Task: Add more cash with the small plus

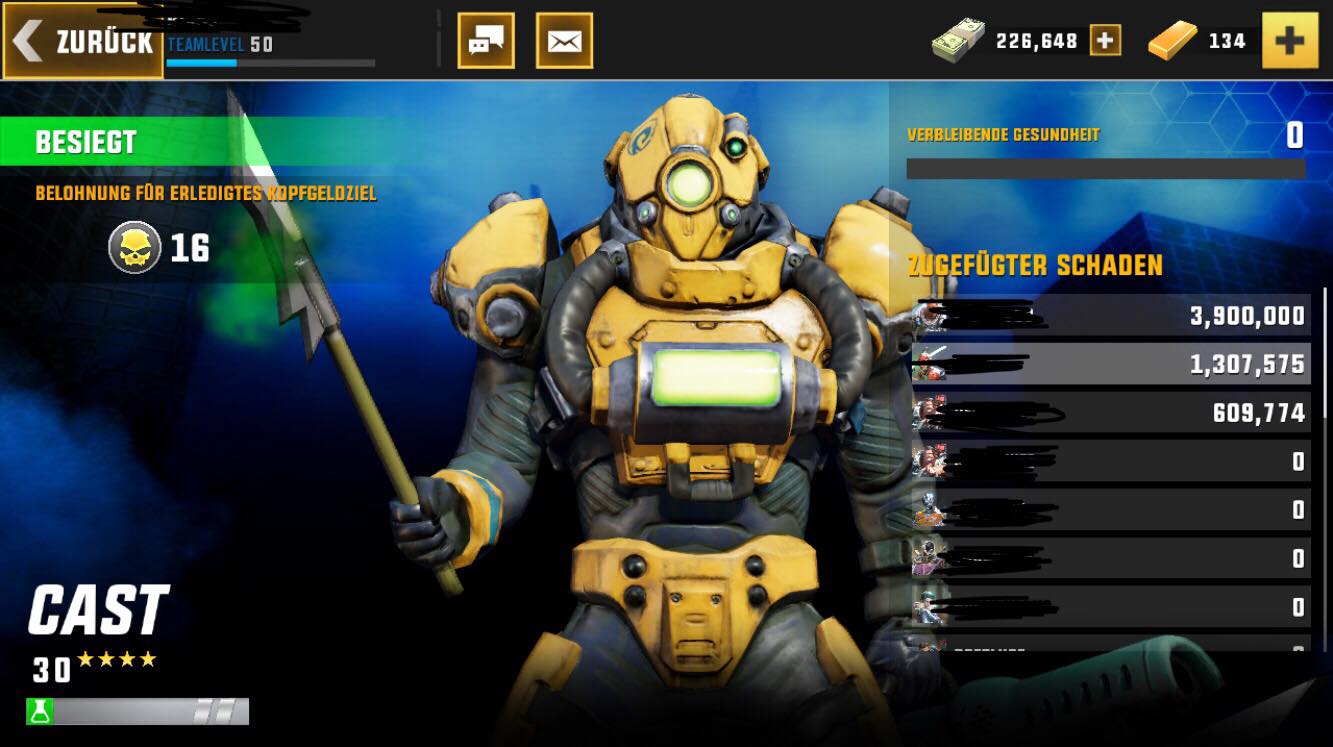Action: pyautogui.click(x=1105, y=40)
